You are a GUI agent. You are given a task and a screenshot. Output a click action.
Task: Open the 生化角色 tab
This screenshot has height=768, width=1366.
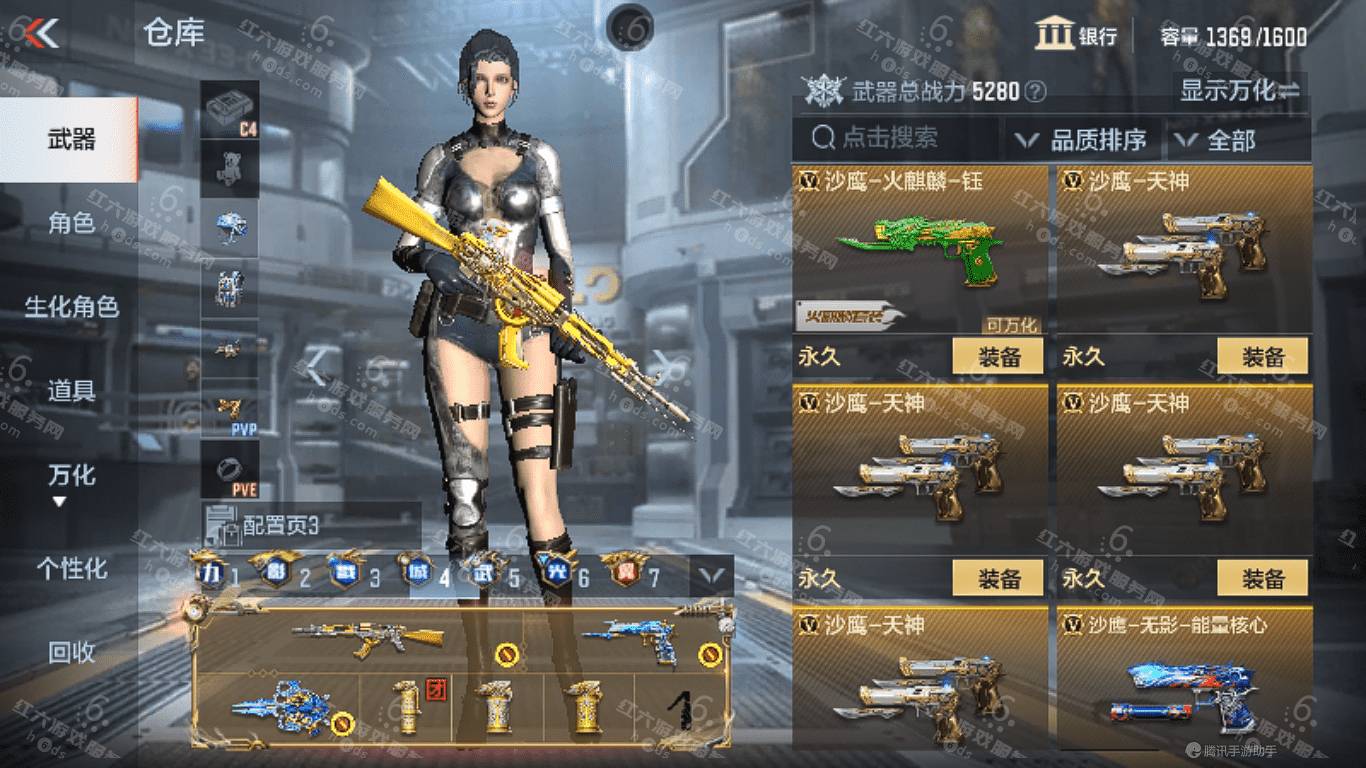click(71, 306)
